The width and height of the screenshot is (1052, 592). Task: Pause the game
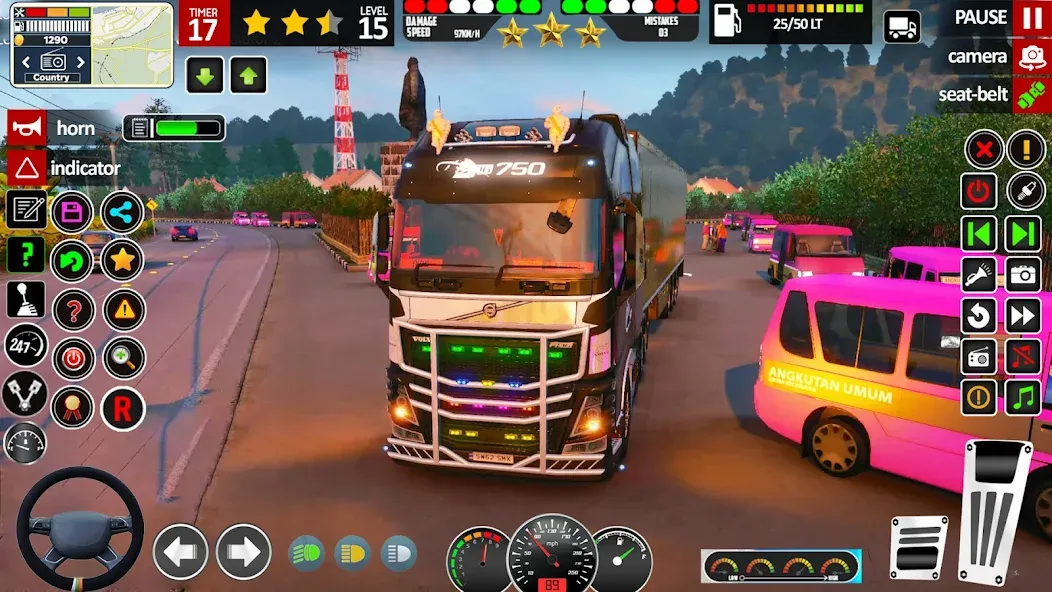tap(1030, 17)
